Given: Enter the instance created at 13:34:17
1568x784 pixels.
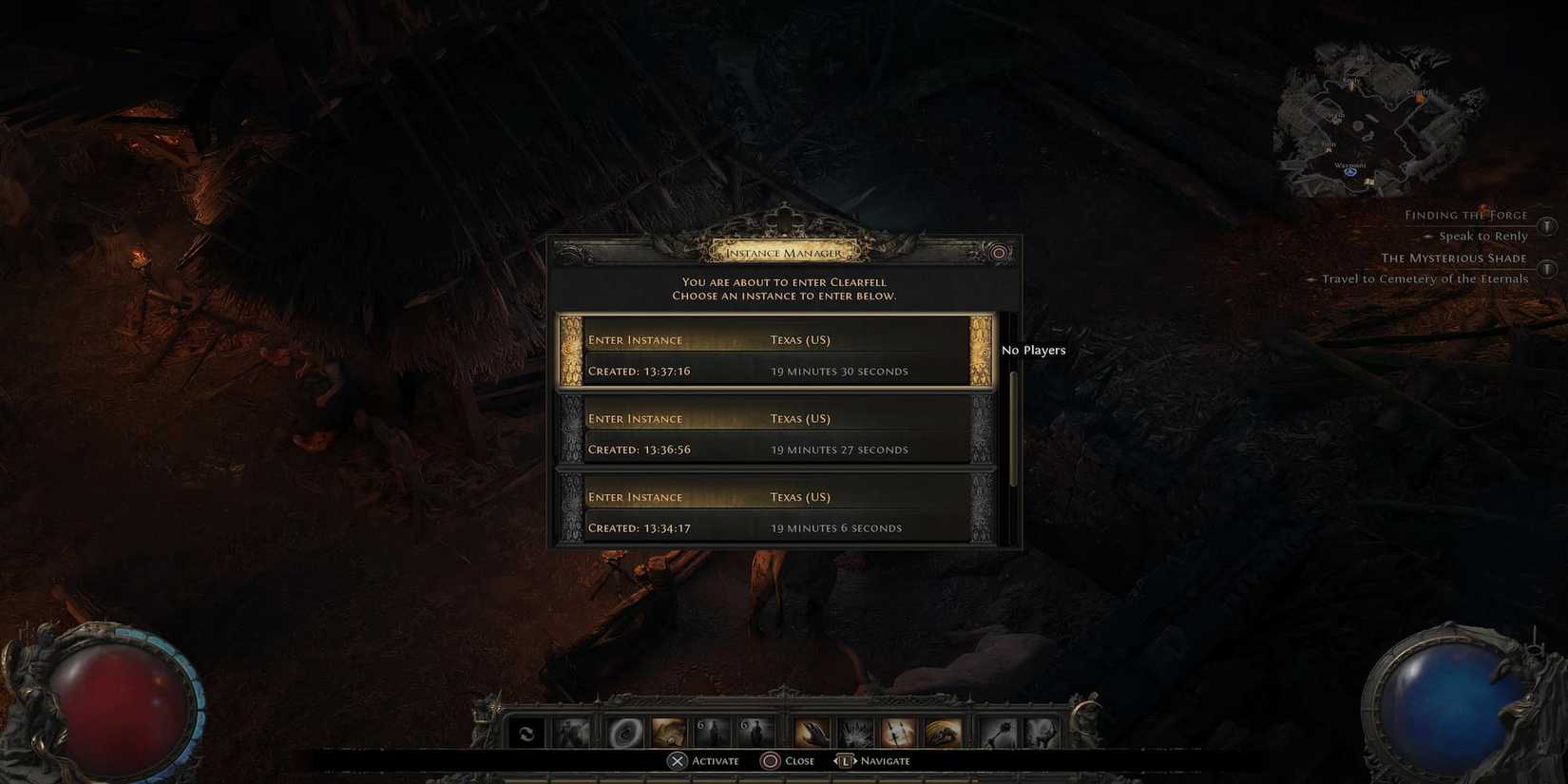Looking at the screenshot, I should pos(772,511).
